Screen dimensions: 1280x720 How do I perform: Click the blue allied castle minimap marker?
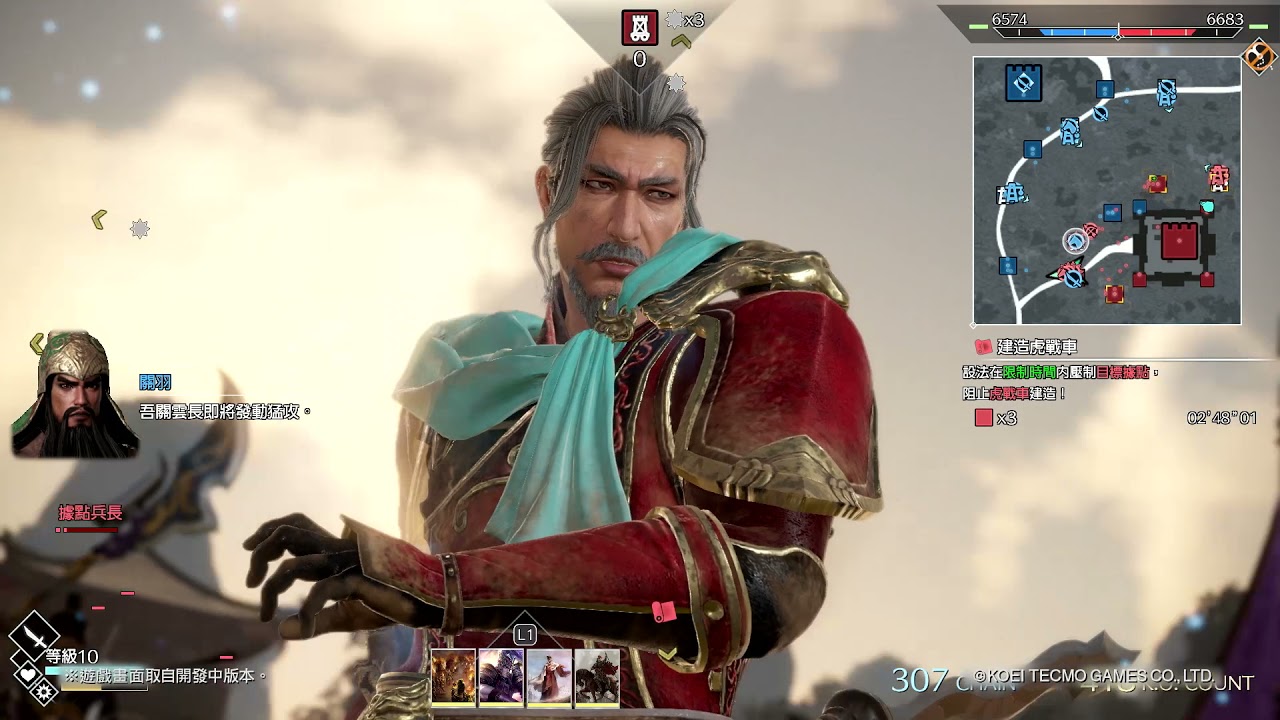tap(1023, 83)
